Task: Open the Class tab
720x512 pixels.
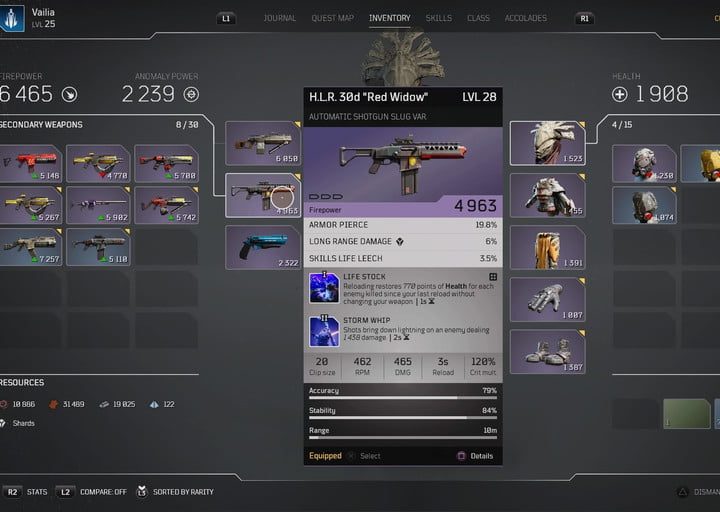Action: click(x=478, y=18)
